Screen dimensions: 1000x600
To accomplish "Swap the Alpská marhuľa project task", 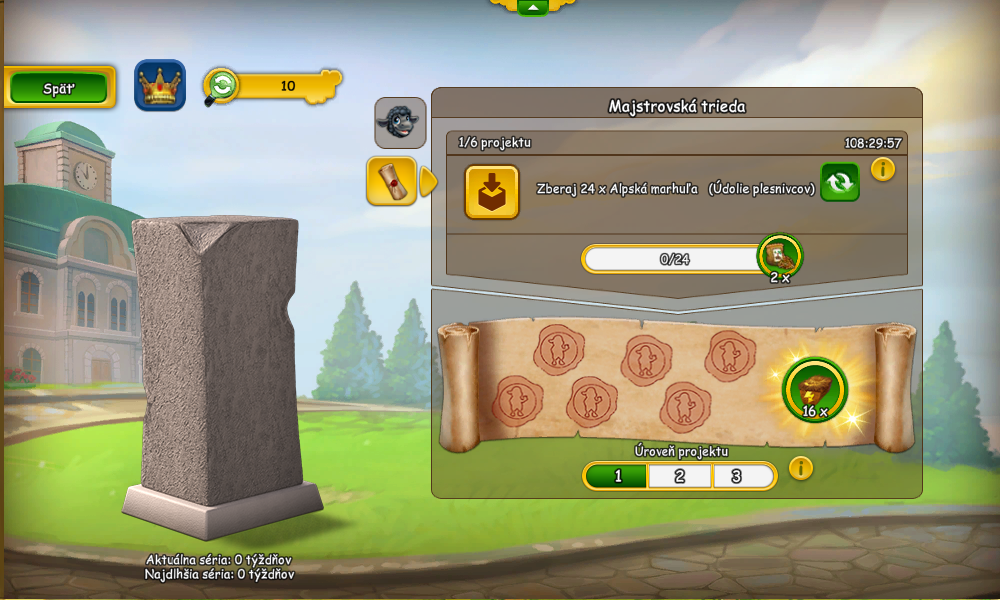I will pos(840,182).
